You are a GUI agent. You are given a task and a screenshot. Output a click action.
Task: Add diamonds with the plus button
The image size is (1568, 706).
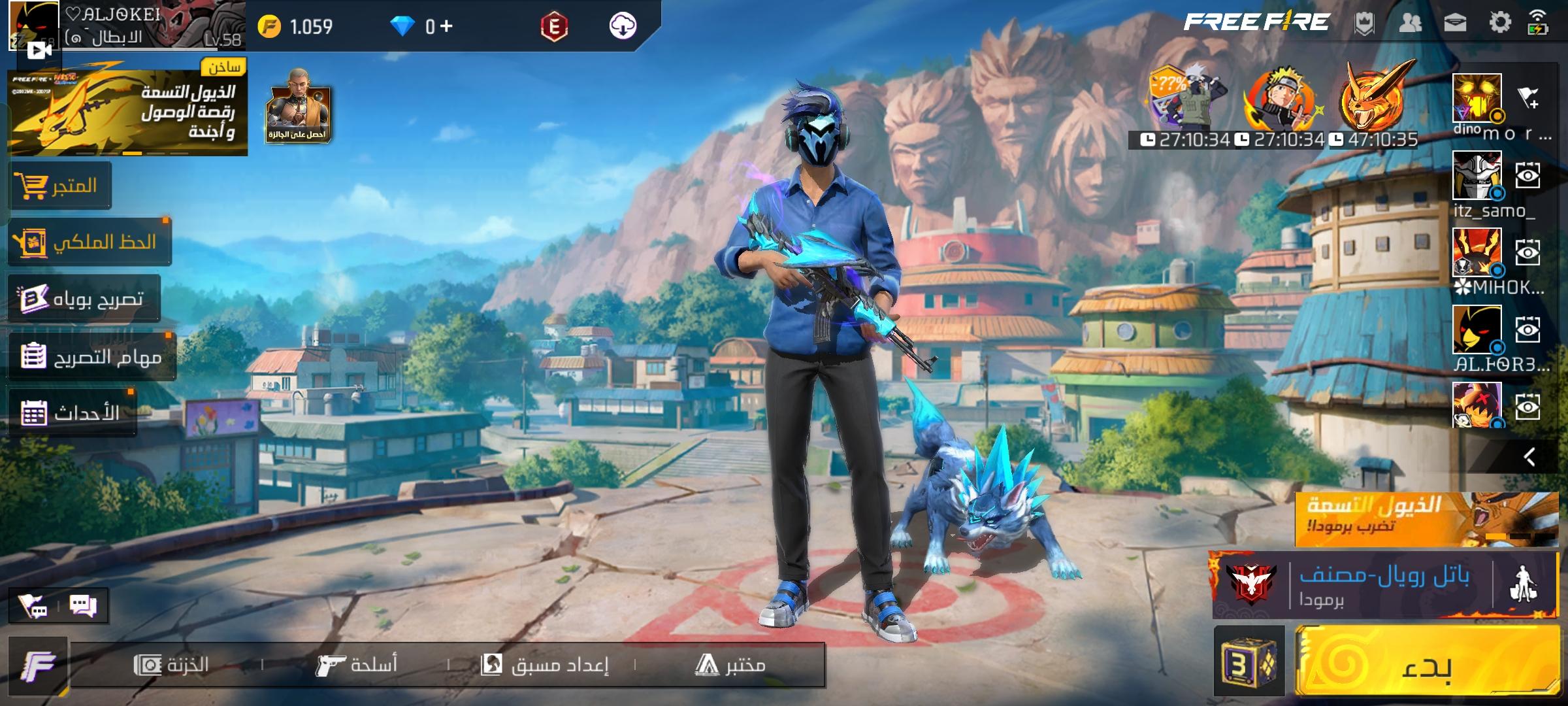click(x=446, y=26)
